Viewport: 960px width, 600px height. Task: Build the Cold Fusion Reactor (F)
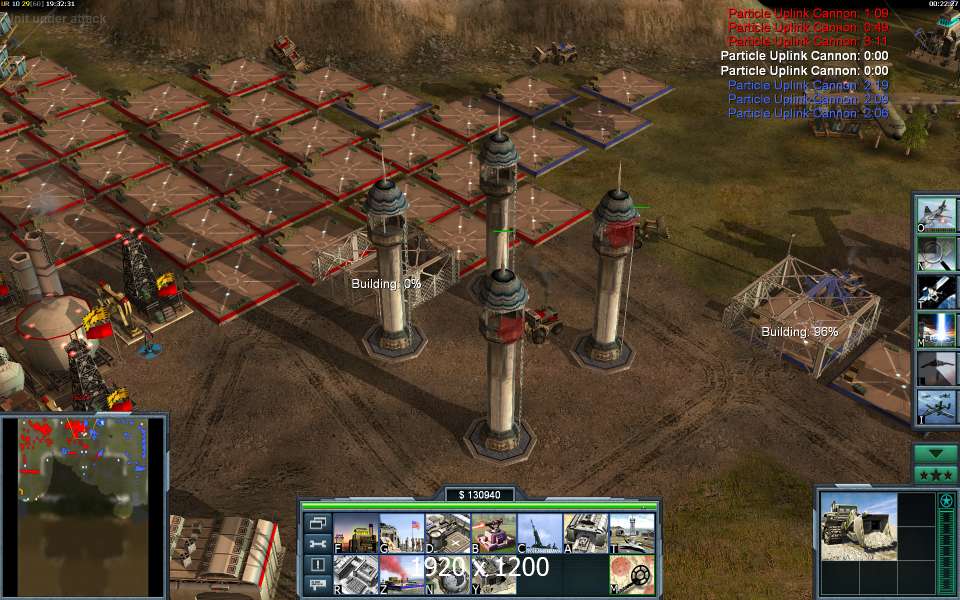(354, 533)
